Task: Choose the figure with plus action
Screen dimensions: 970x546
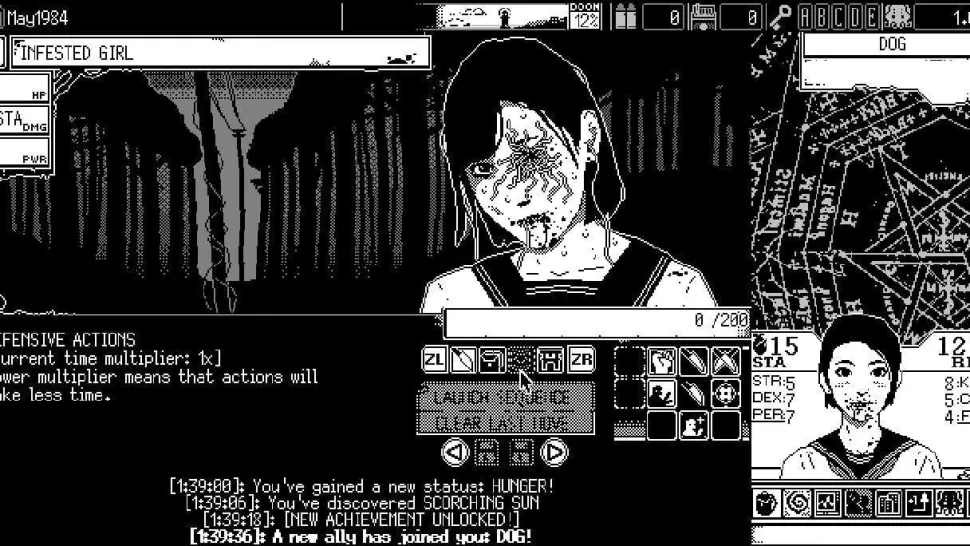Action: 694,426
